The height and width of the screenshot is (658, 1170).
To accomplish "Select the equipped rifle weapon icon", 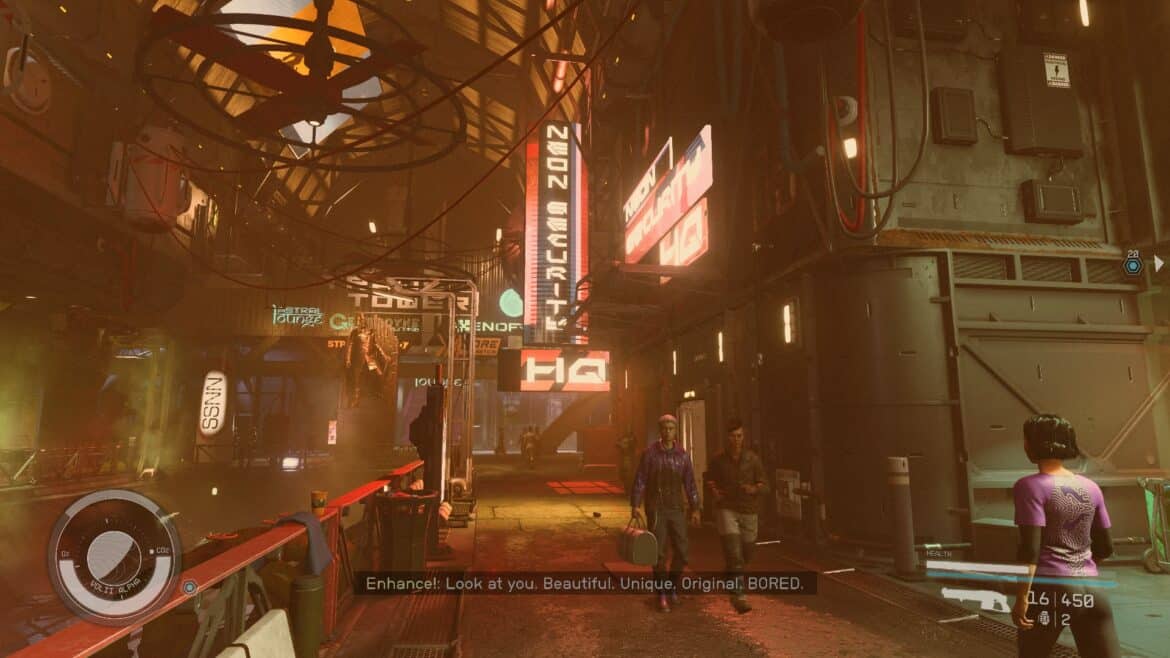I will point(974,600).
